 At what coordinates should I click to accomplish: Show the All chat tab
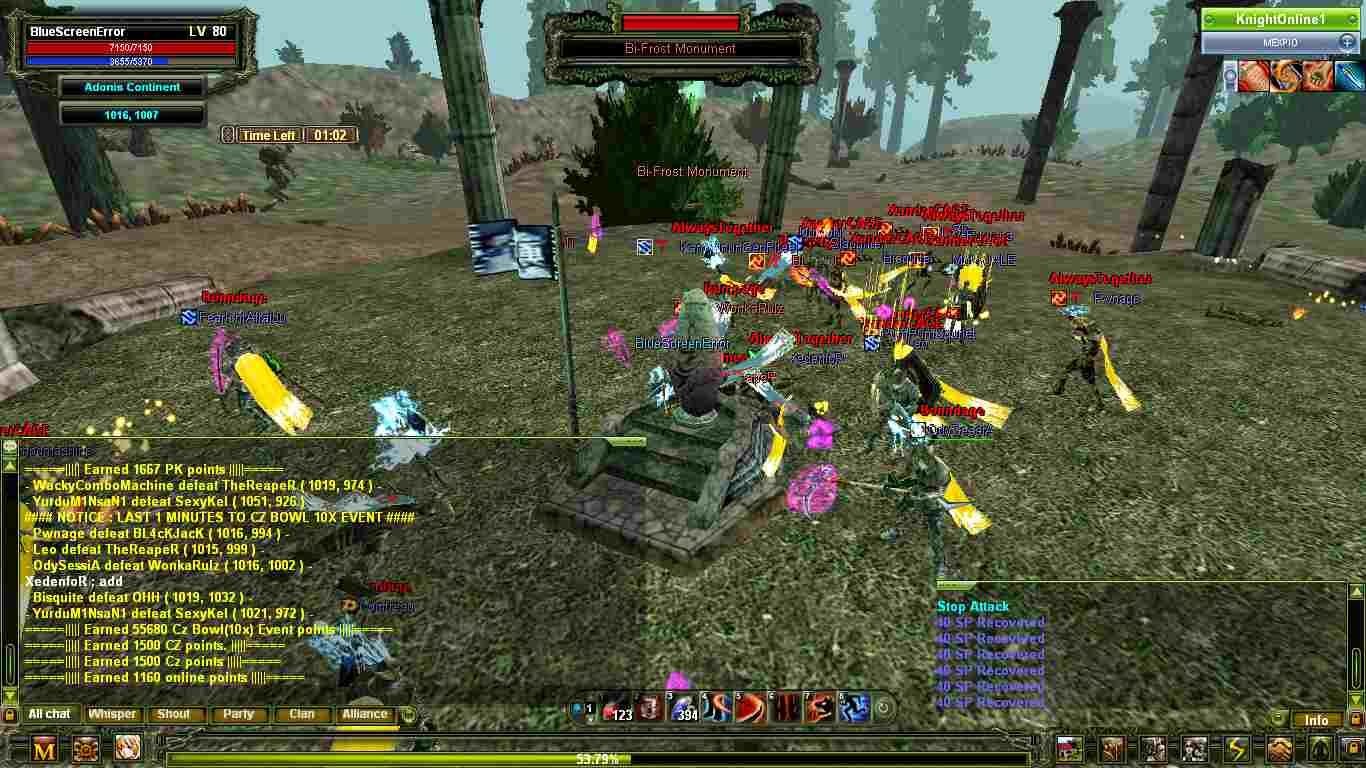point(49,714)
